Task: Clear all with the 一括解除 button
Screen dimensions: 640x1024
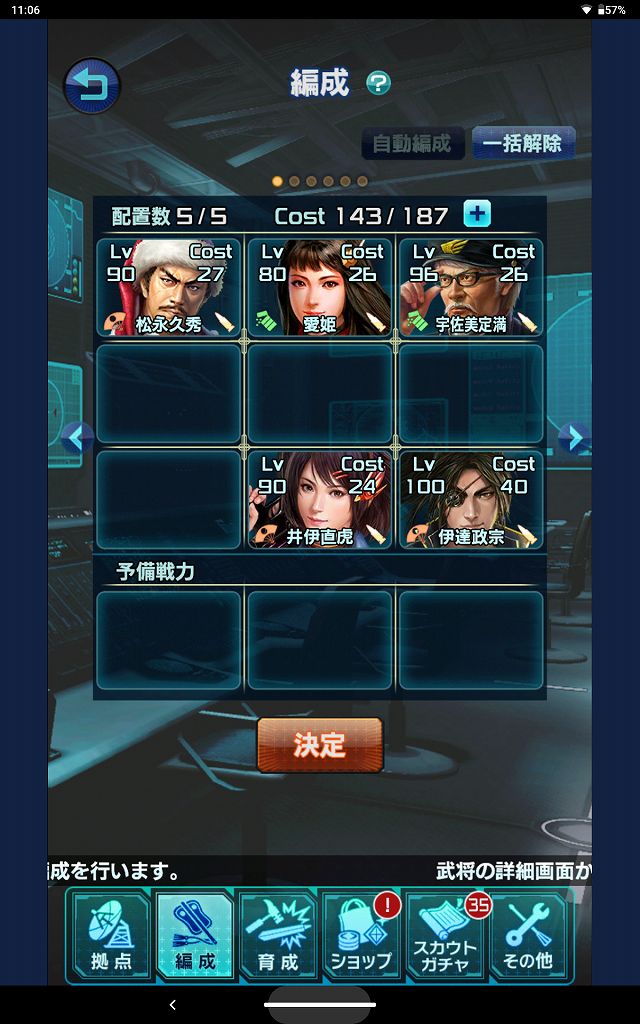Action: click(x=522, y=143)
